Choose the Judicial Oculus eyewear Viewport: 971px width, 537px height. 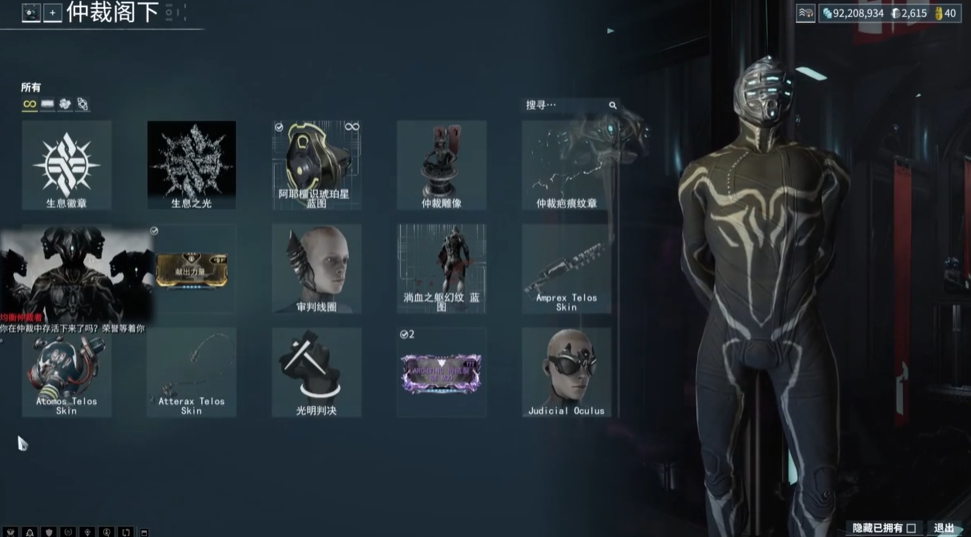point(566,372)
